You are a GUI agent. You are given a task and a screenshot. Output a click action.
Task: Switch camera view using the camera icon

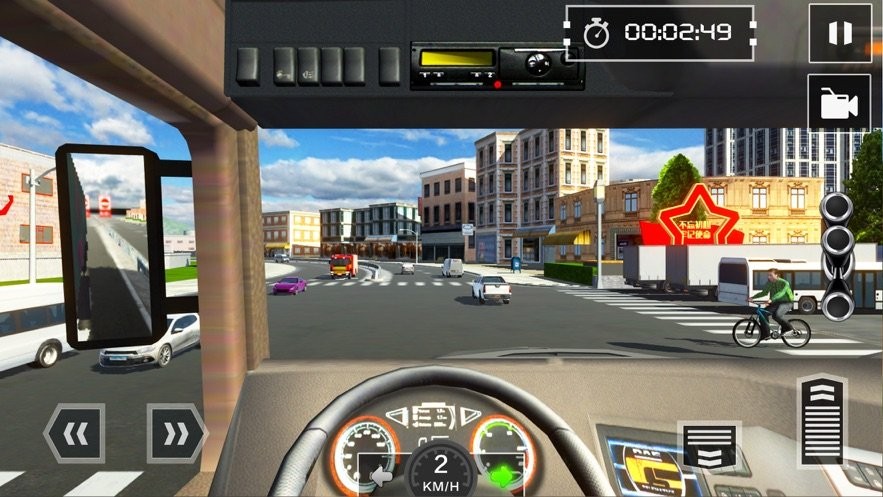click(839, 102)
